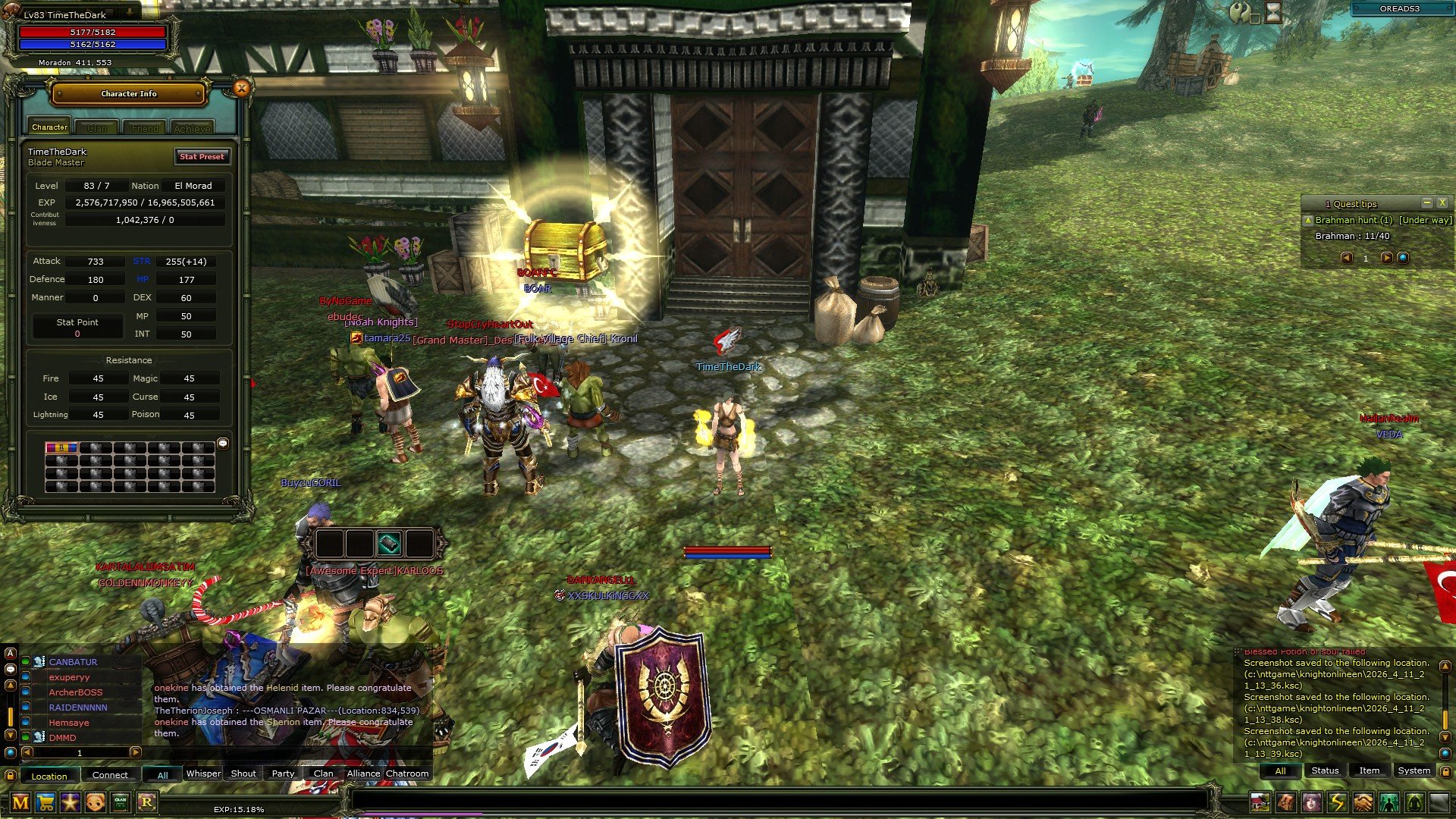Screen dimensions: 1456x819
Task: Open the Friend tab in Character Info
Action: click(x=145, y=128)
